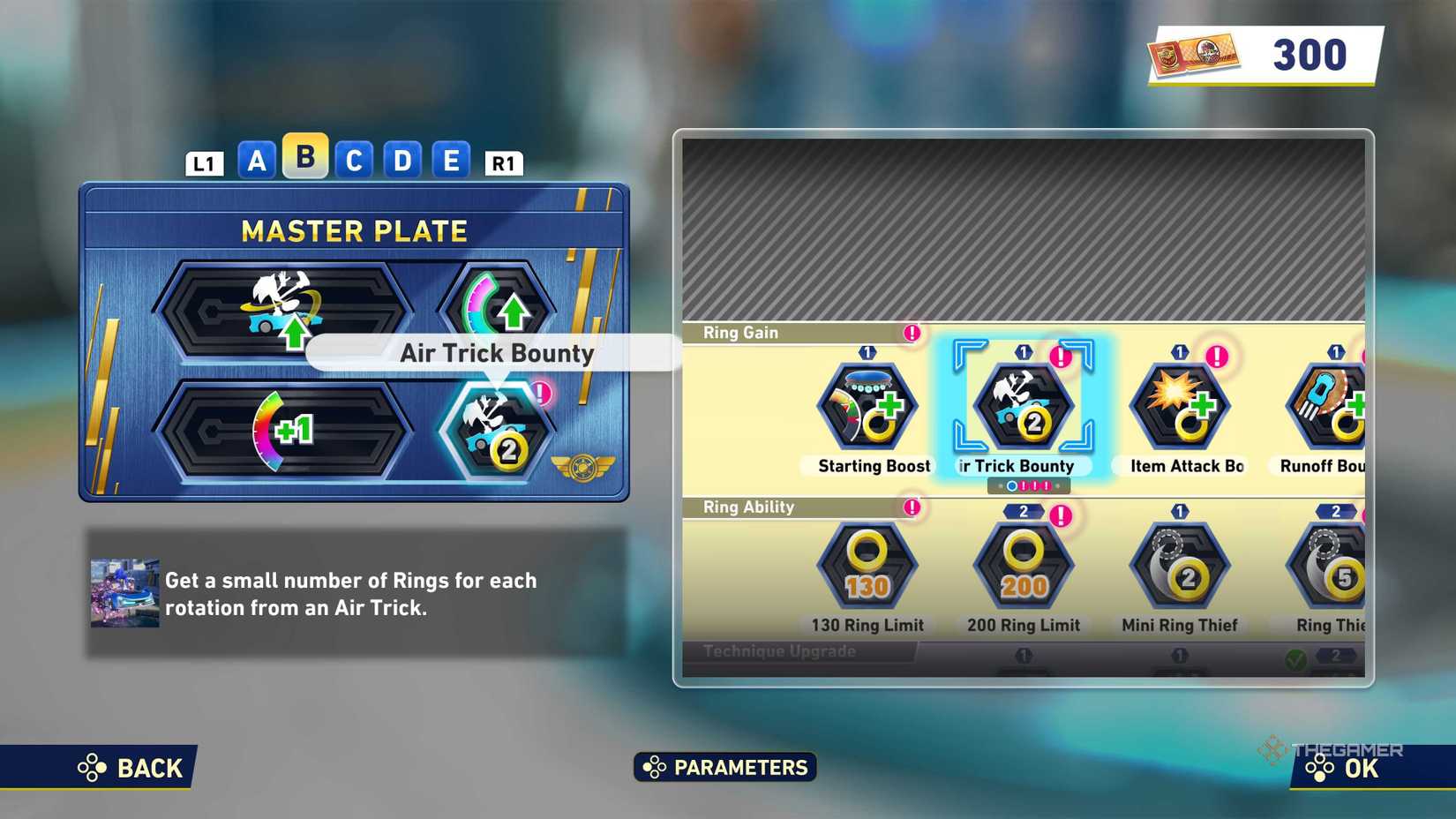Open plate tab A

[255, 161]
